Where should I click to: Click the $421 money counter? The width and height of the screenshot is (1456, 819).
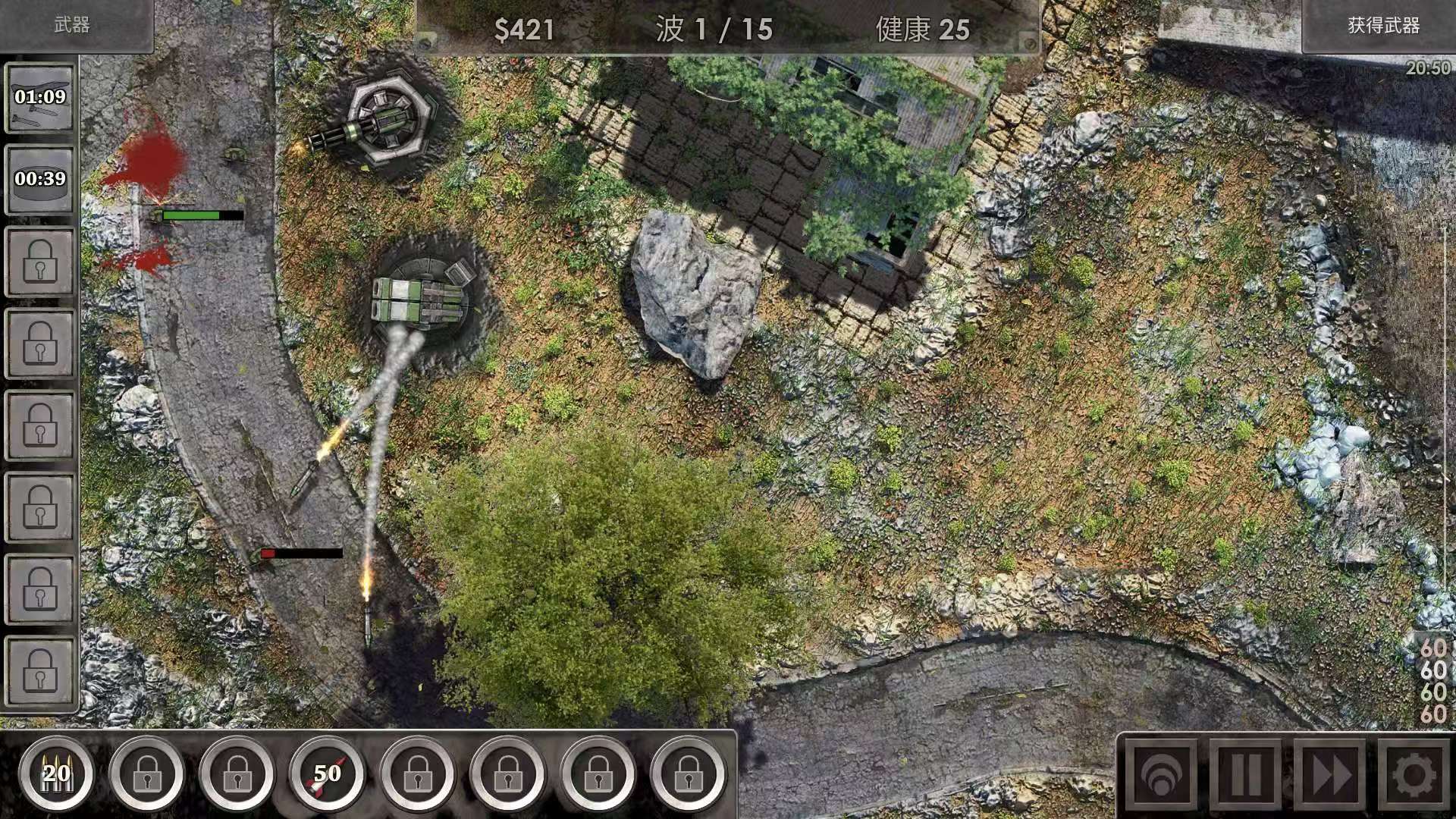coord(525,31)
